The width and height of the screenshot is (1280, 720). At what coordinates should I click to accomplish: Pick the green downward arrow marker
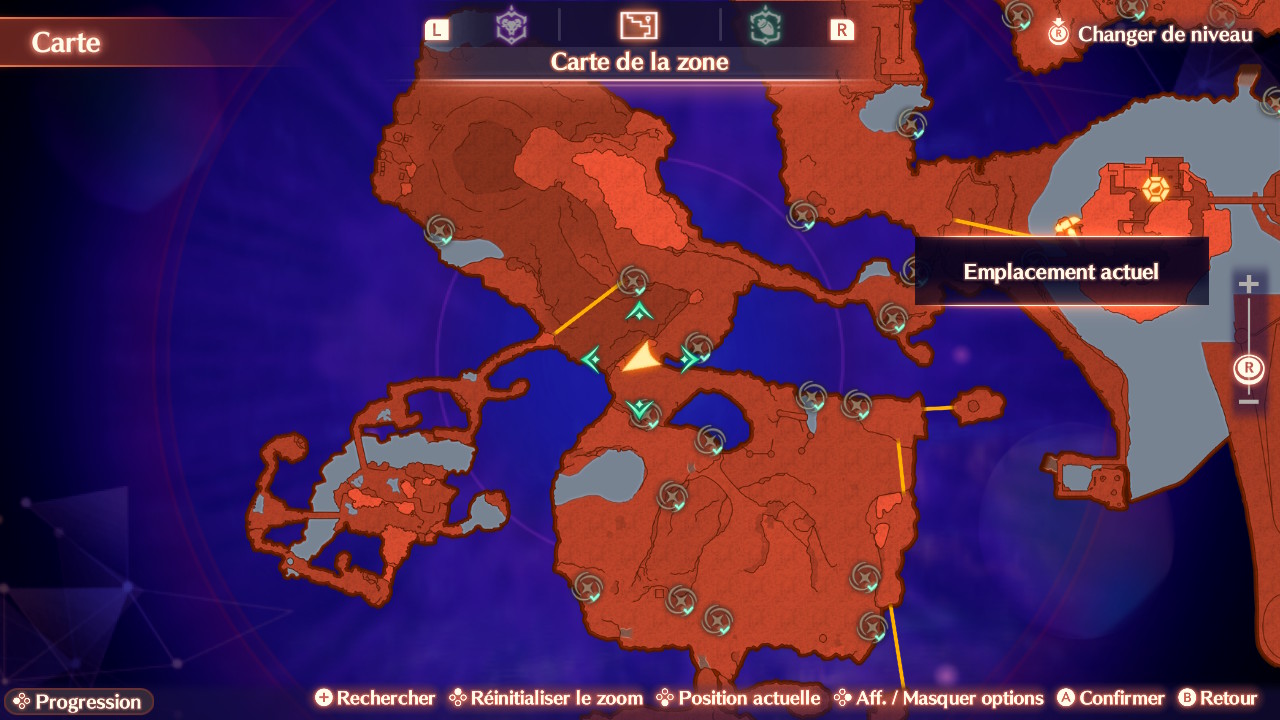[639, 408]
